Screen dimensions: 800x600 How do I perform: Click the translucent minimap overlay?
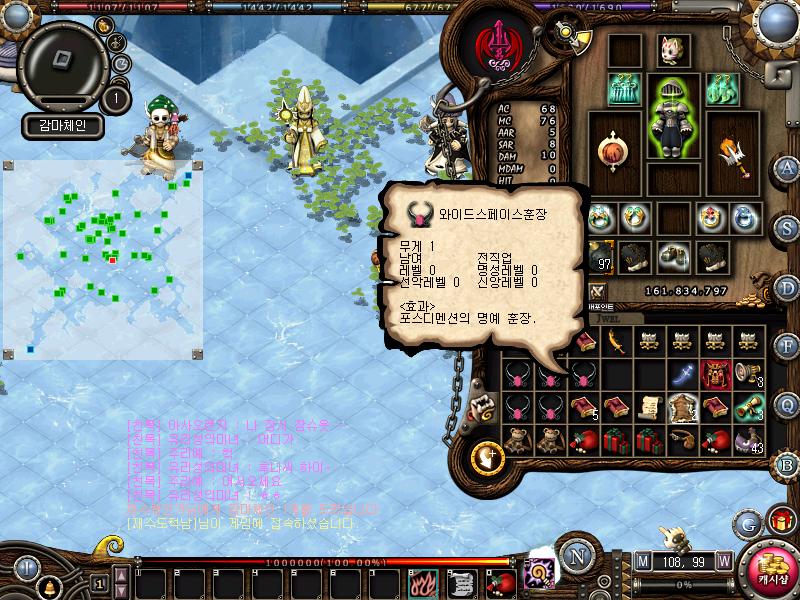(102, 258)
